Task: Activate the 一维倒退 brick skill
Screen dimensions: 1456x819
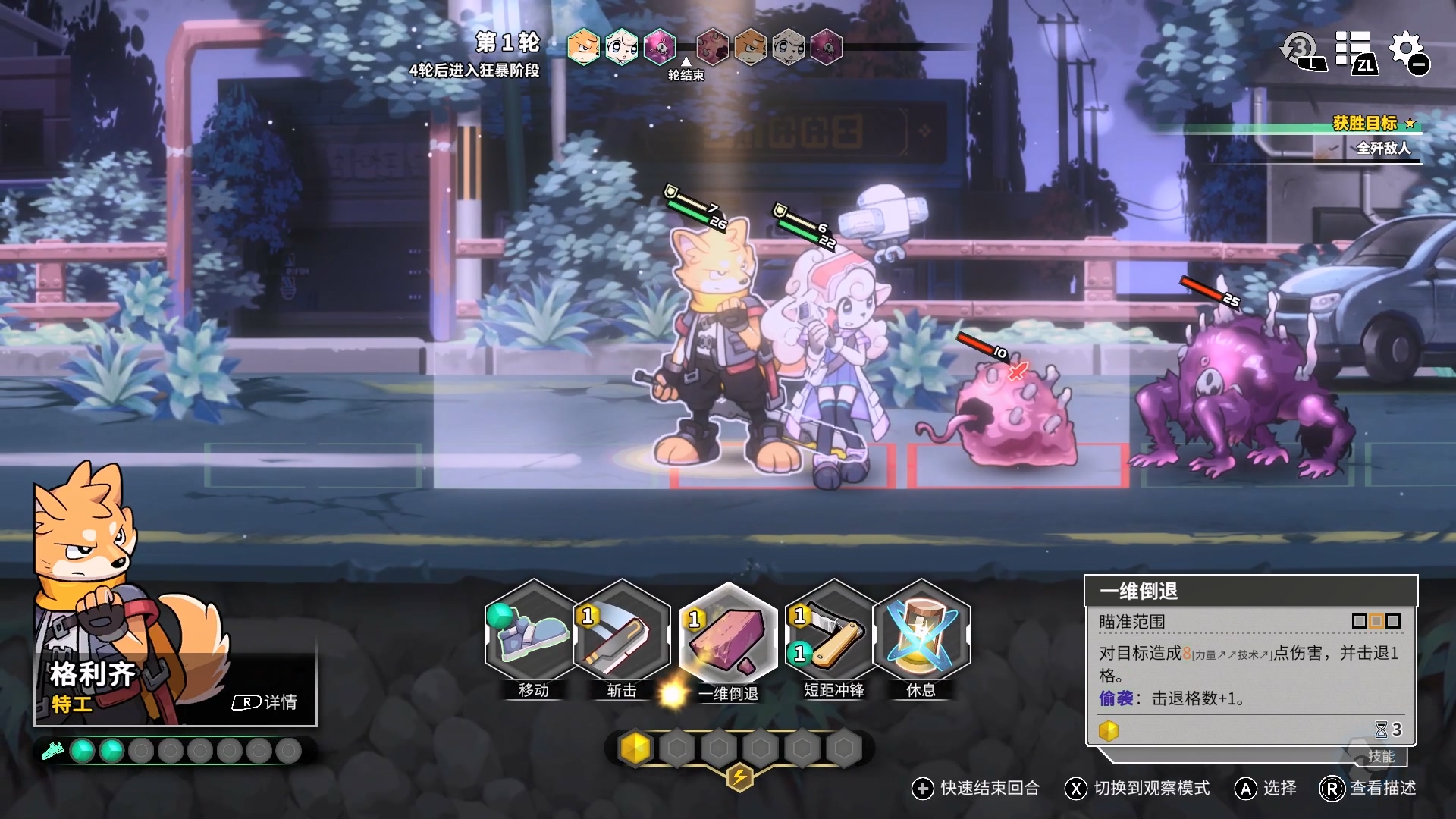Action: [728, 637]
